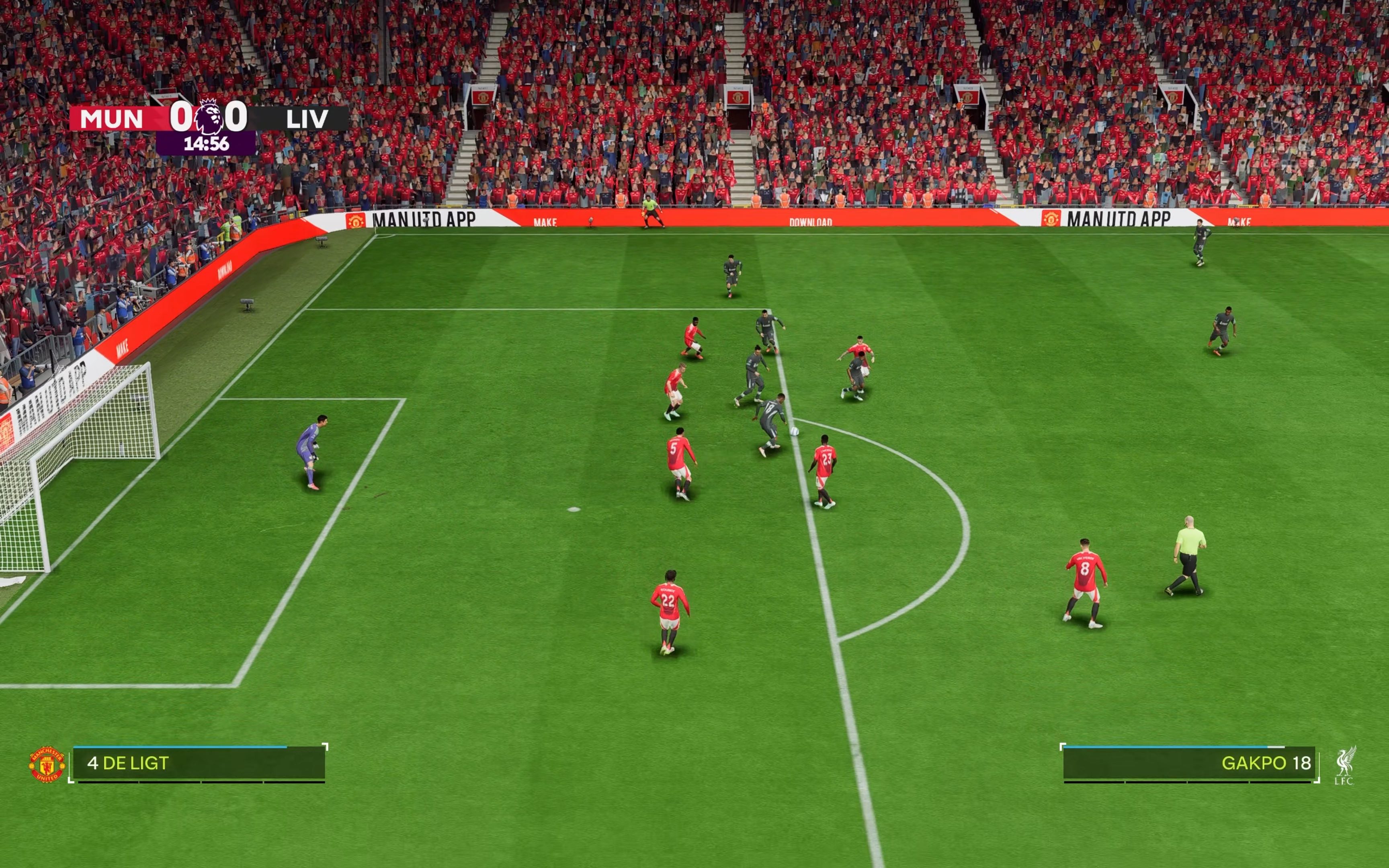Click the Liverpool club crest
1389x868 pixels.
click(1344, 765)
